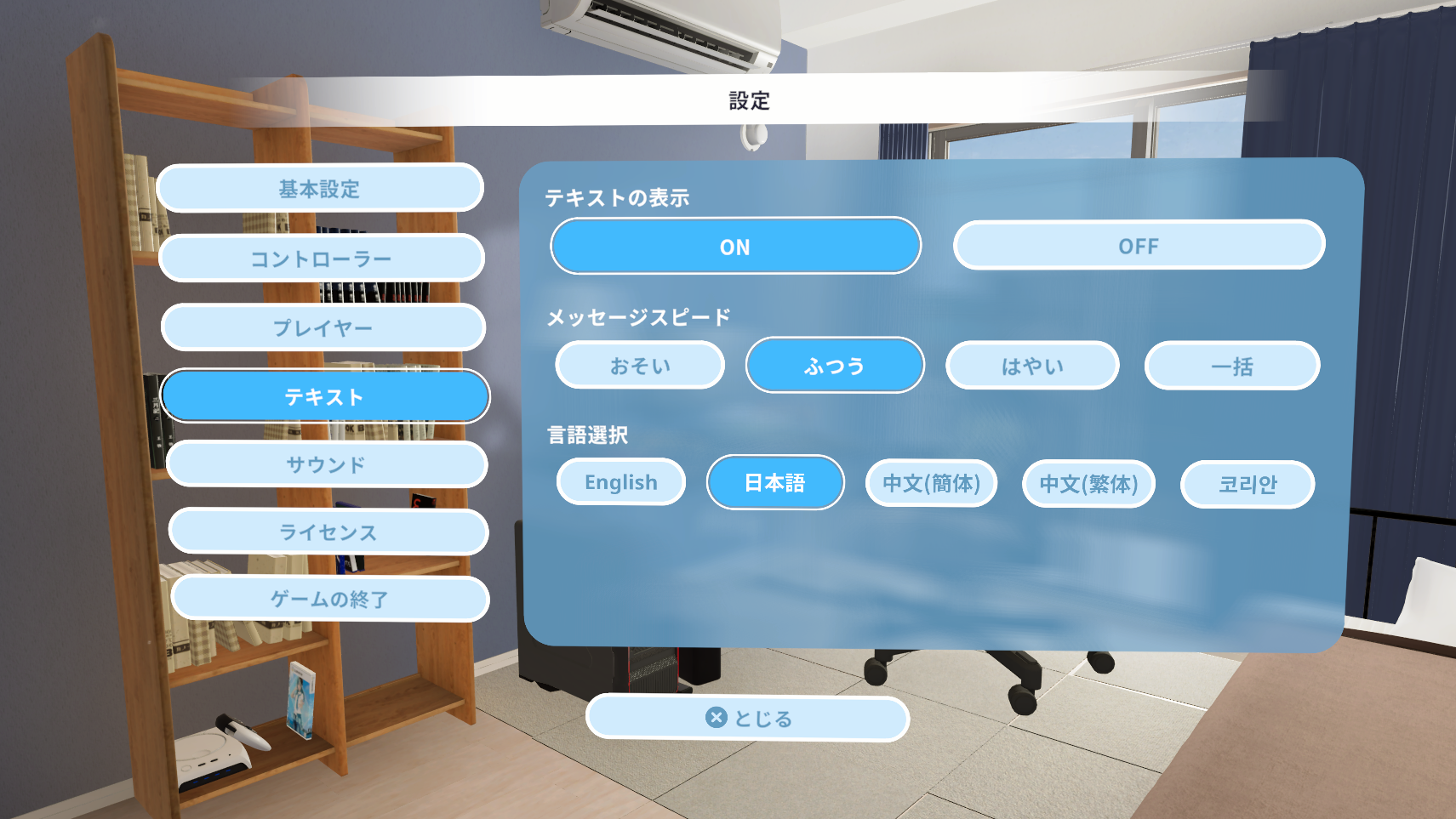Select 코리안 language option
This screenshot has width=1456, height=819.
1247,484
